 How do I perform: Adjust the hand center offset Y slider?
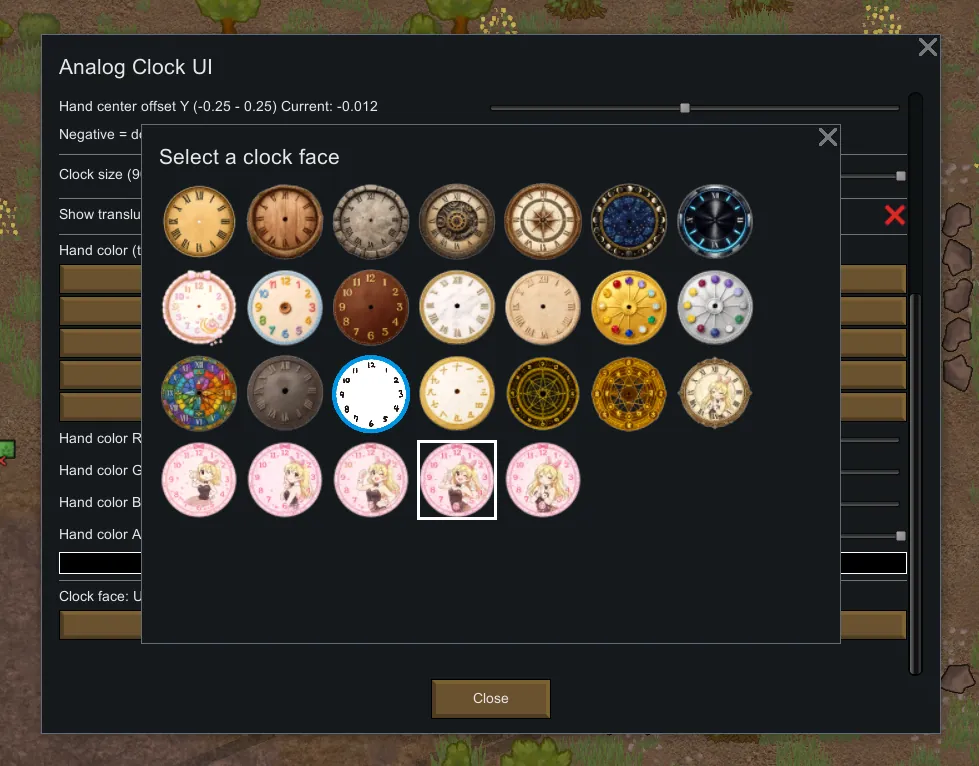tap(685, 107)
